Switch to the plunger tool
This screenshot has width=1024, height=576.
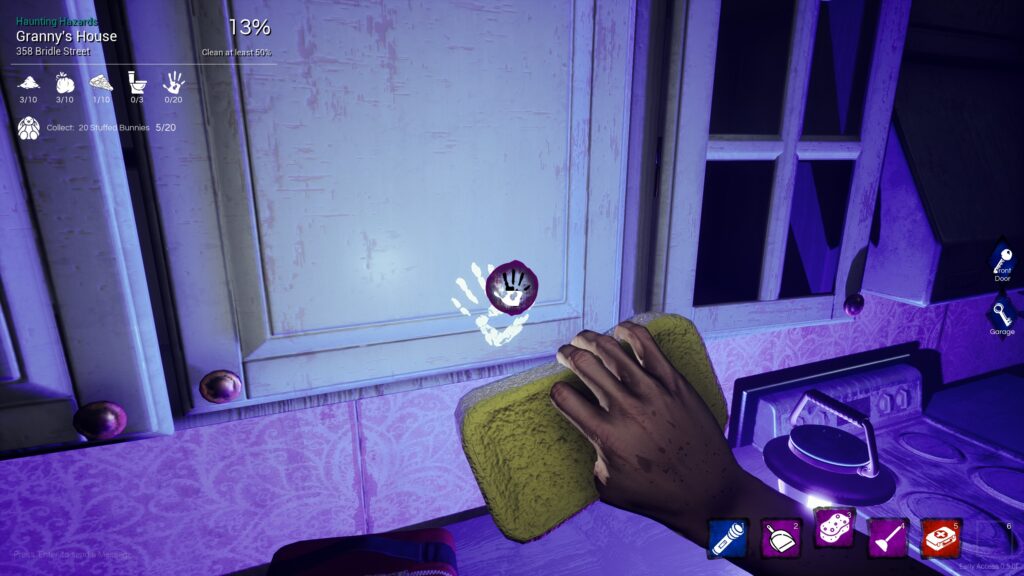(x=886, y=538)
